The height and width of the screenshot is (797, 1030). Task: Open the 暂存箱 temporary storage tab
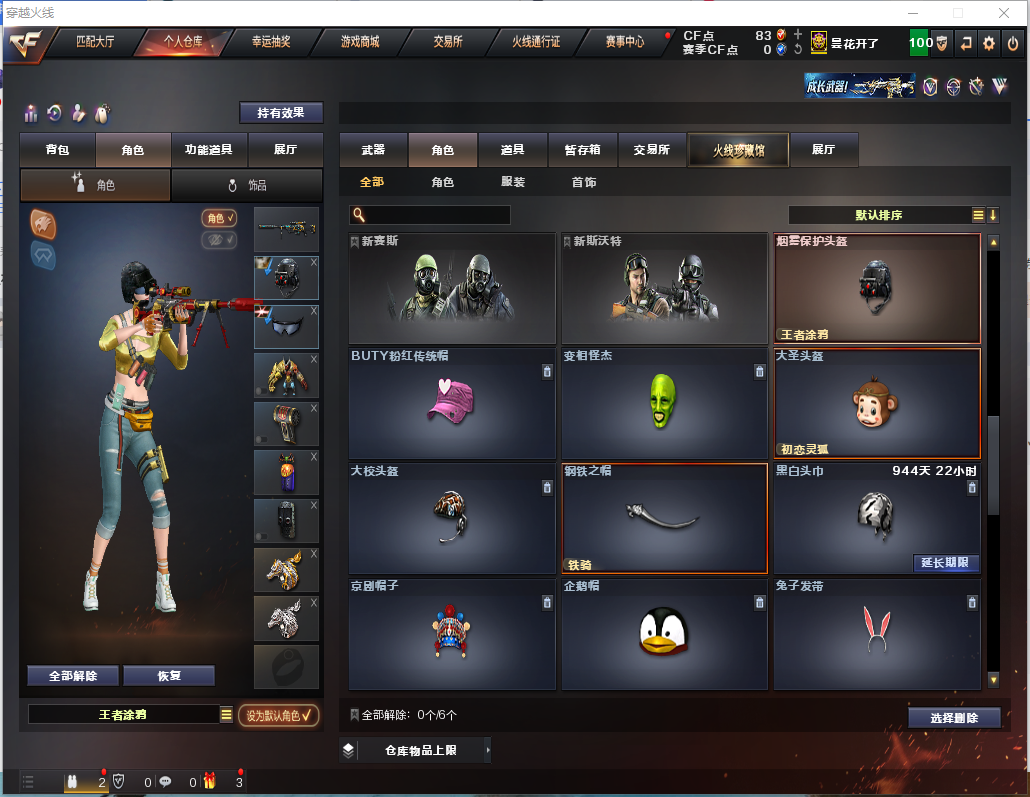pos(583,150)
